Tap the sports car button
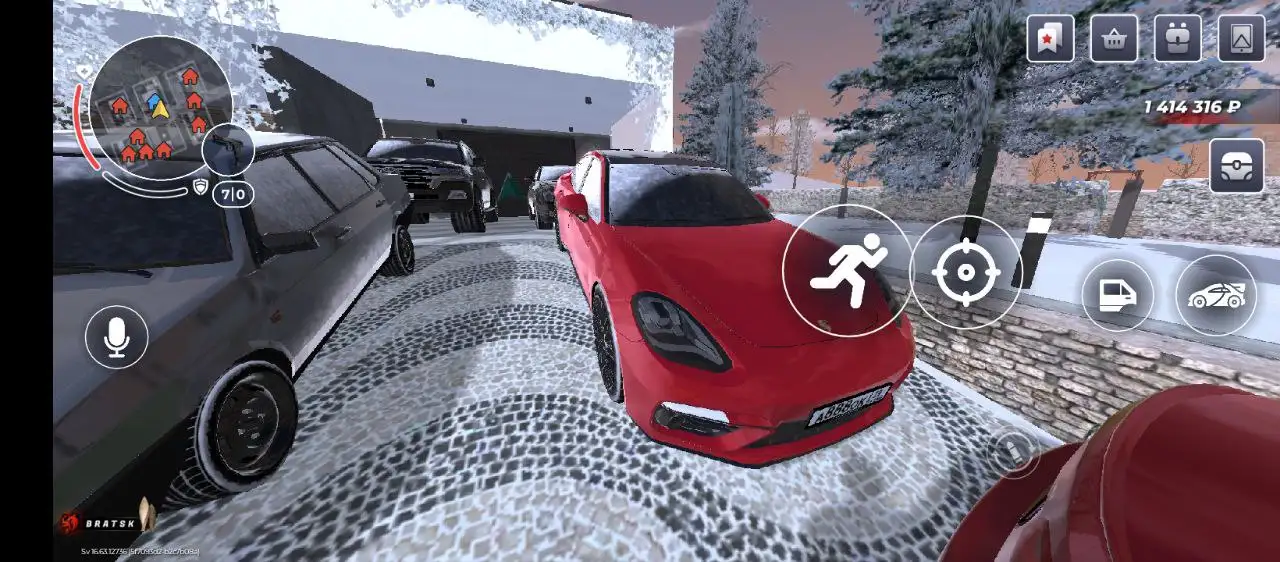 (1216, 296)
